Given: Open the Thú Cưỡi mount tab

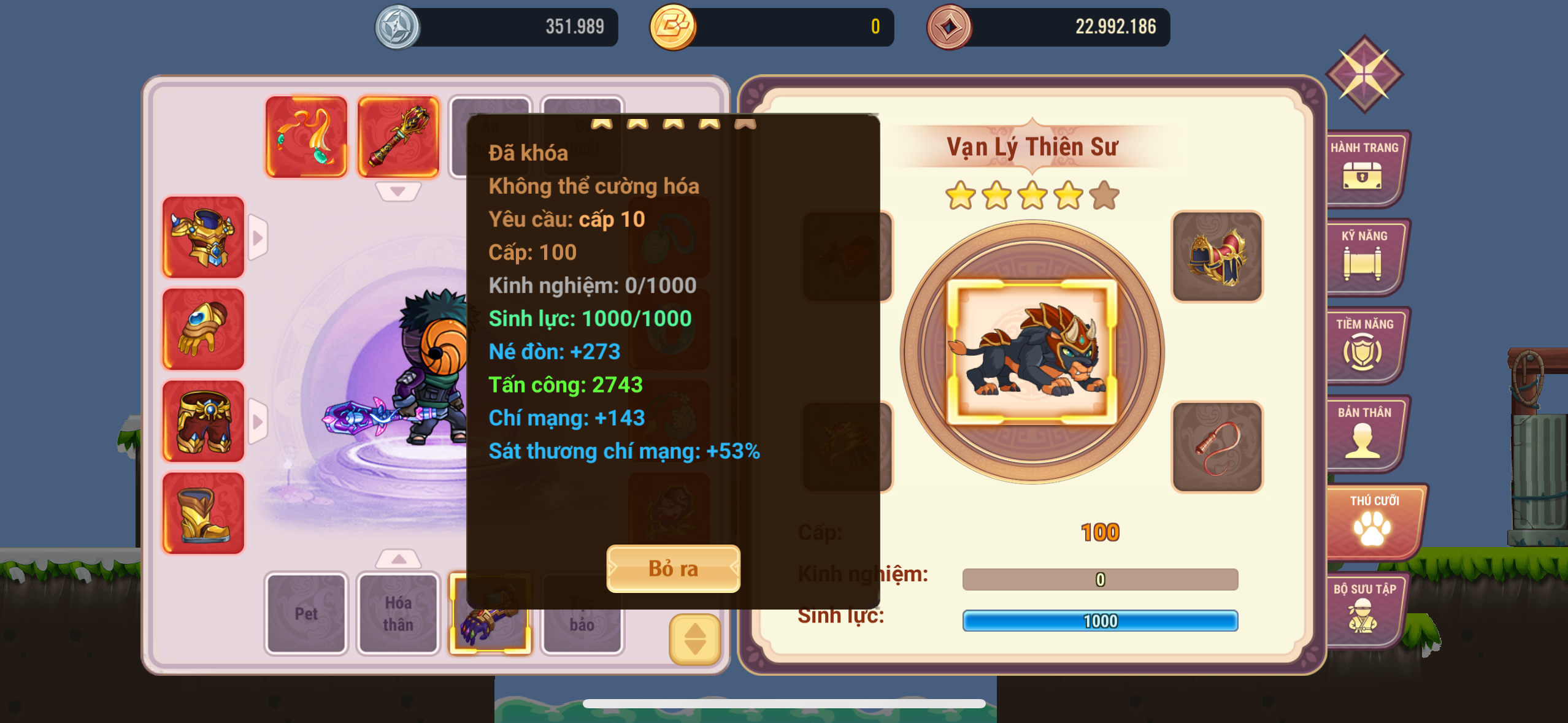Looking at the screenshot, I should tap(1373, 521).
